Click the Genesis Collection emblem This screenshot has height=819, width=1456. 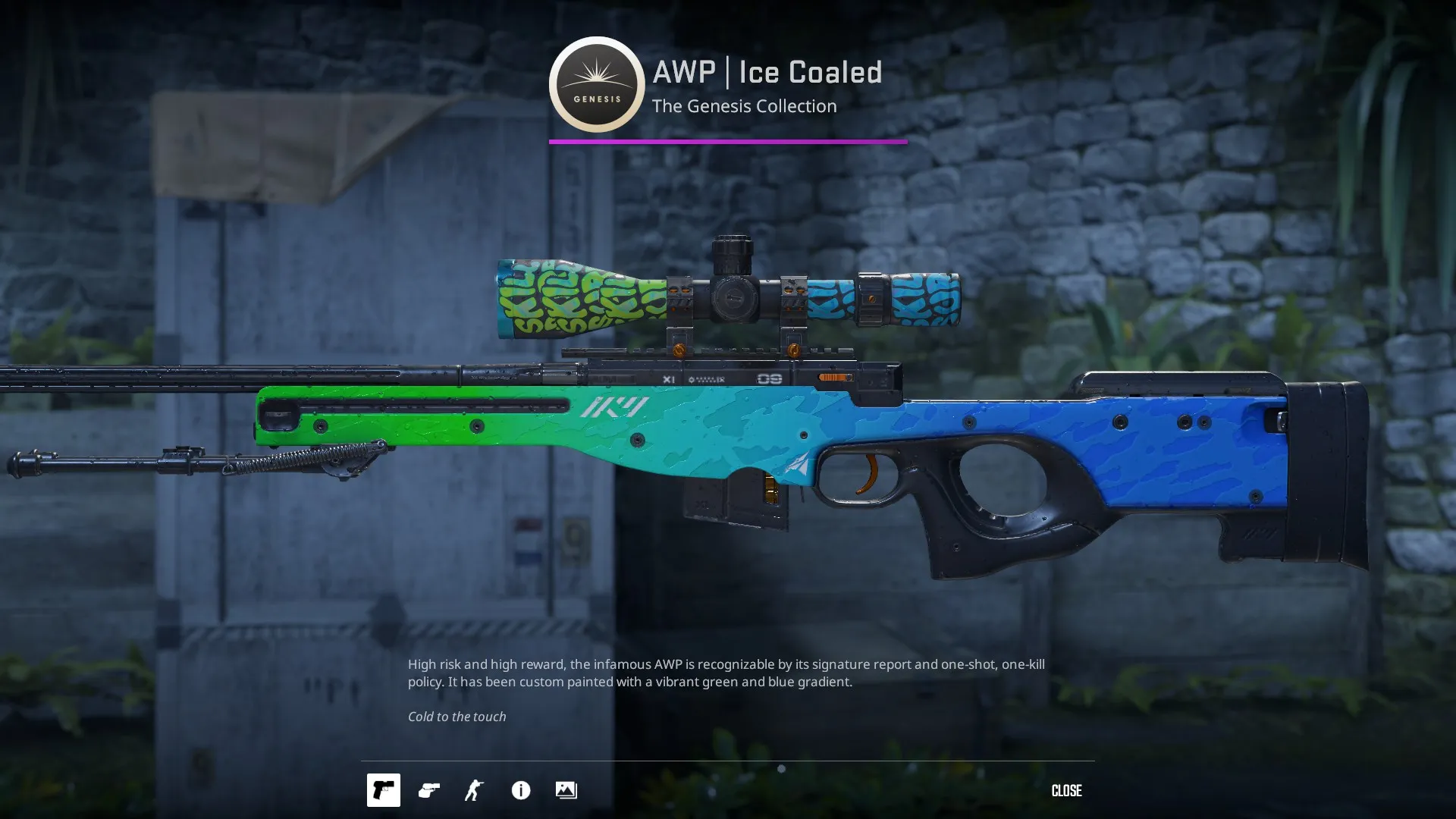click(x=597, y=84)
